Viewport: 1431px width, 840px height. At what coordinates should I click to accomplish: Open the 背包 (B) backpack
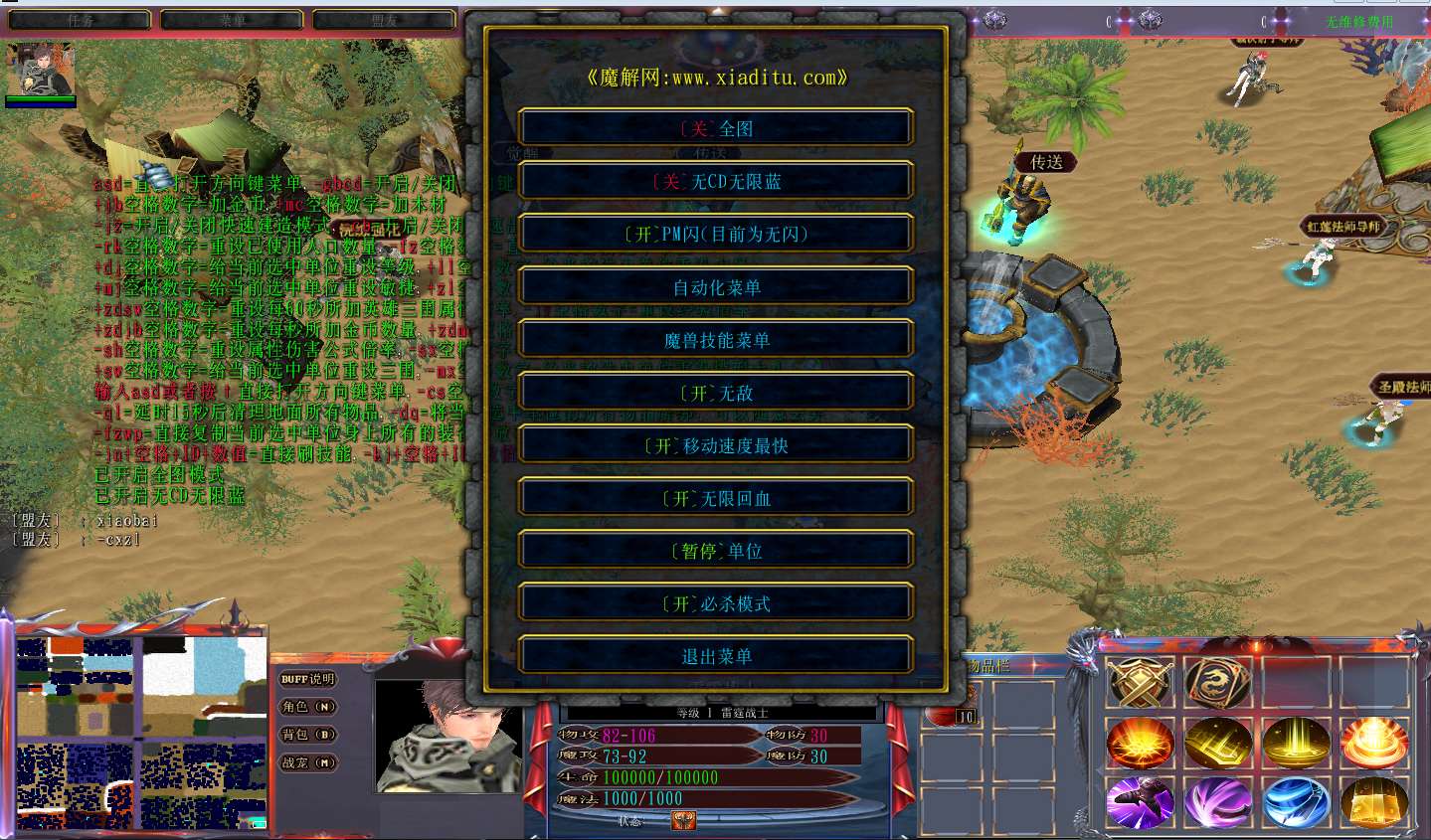click(x=307, y=735)
